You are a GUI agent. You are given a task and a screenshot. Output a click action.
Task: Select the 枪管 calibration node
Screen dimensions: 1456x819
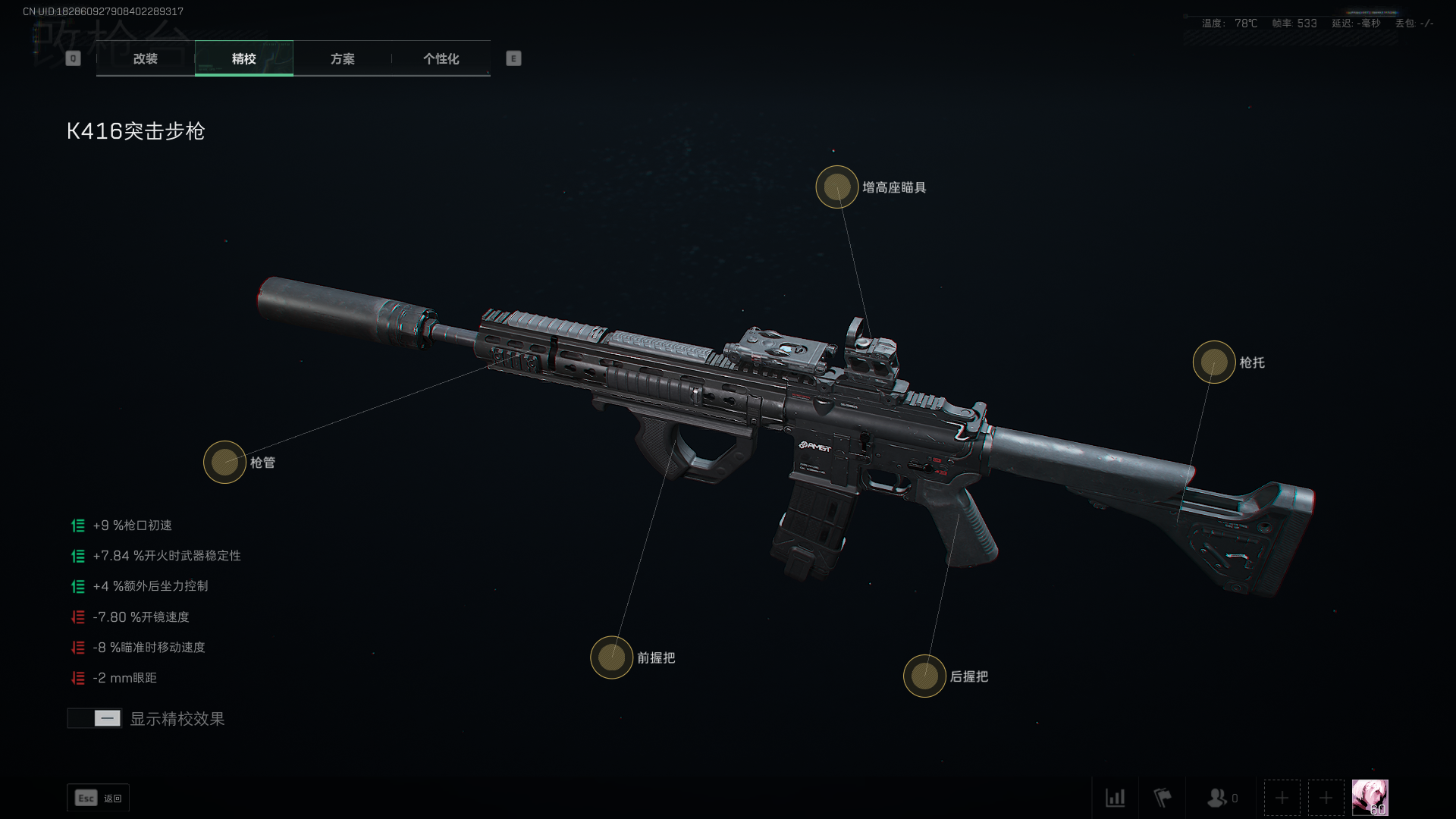pyautogui.click(x=224, y=462)
